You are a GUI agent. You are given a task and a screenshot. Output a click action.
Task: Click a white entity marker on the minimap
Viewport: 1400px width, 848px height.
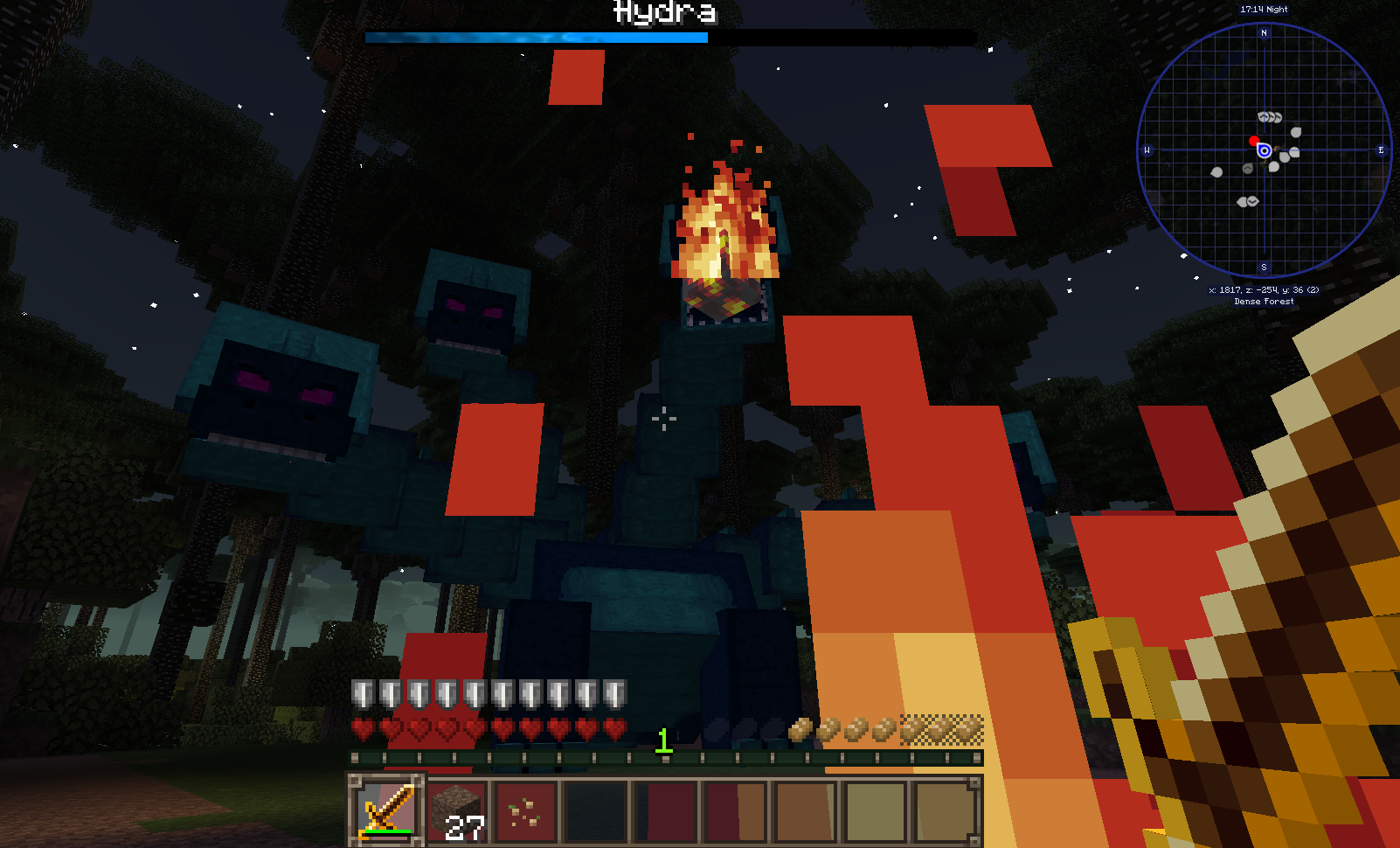[1296, 131]
